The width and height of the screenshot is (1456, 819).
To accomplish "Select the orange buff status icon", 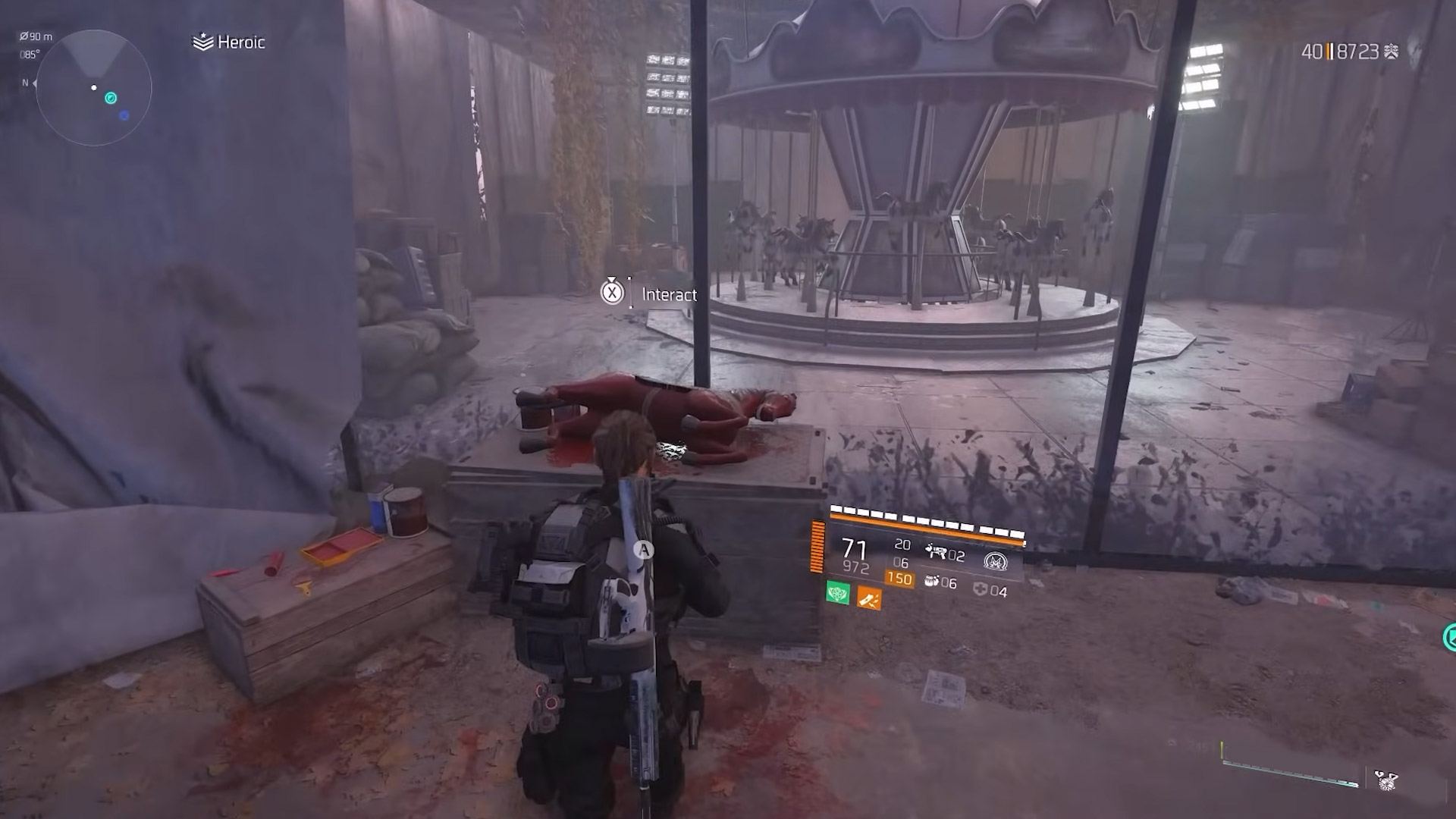I will tap(869, 599).
